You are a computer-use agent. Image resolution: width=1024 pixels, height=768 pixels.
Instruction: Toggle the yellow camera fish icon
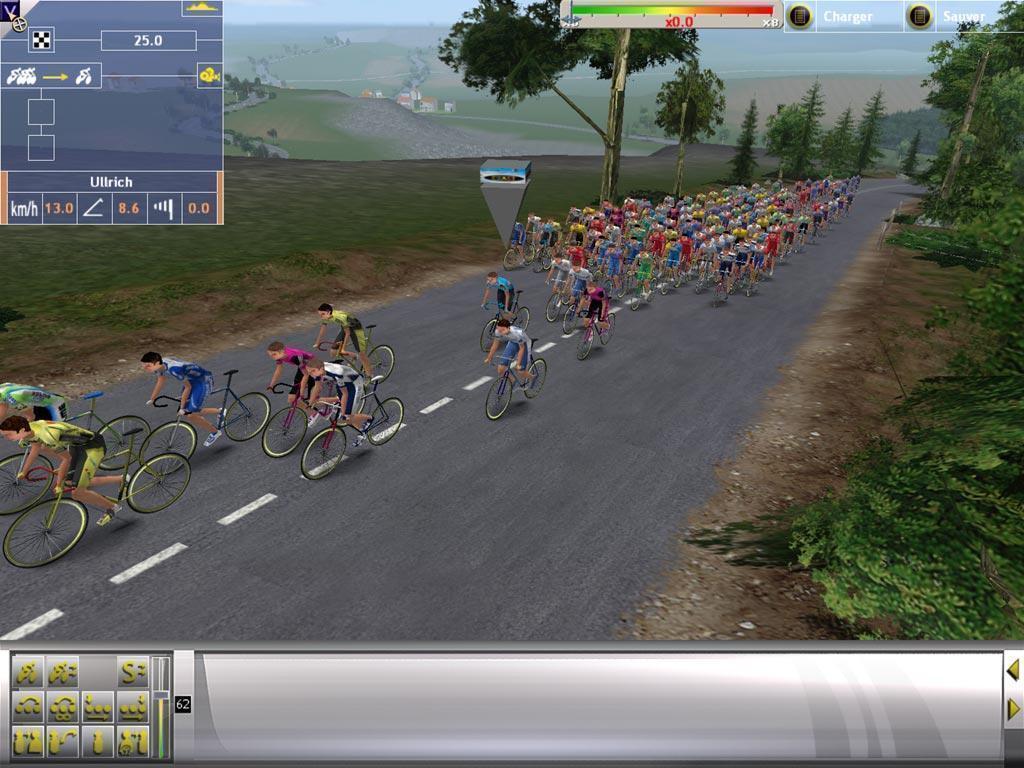[209, 76]
